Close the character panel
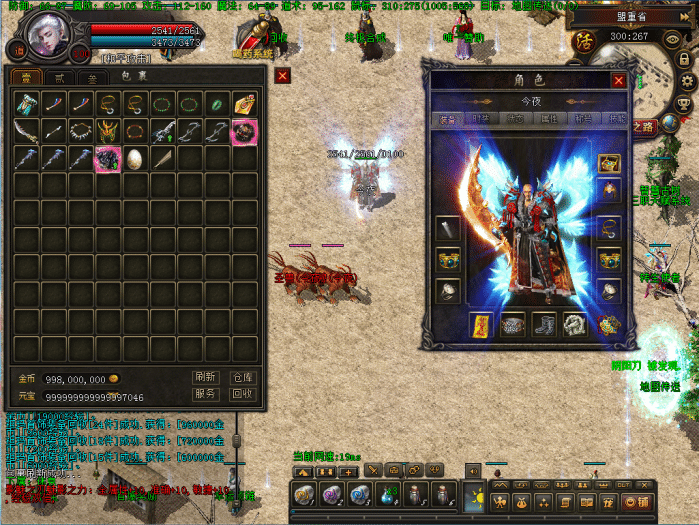Image resolution: width=699 pixels, height=525 pixels. coord(619,81)
